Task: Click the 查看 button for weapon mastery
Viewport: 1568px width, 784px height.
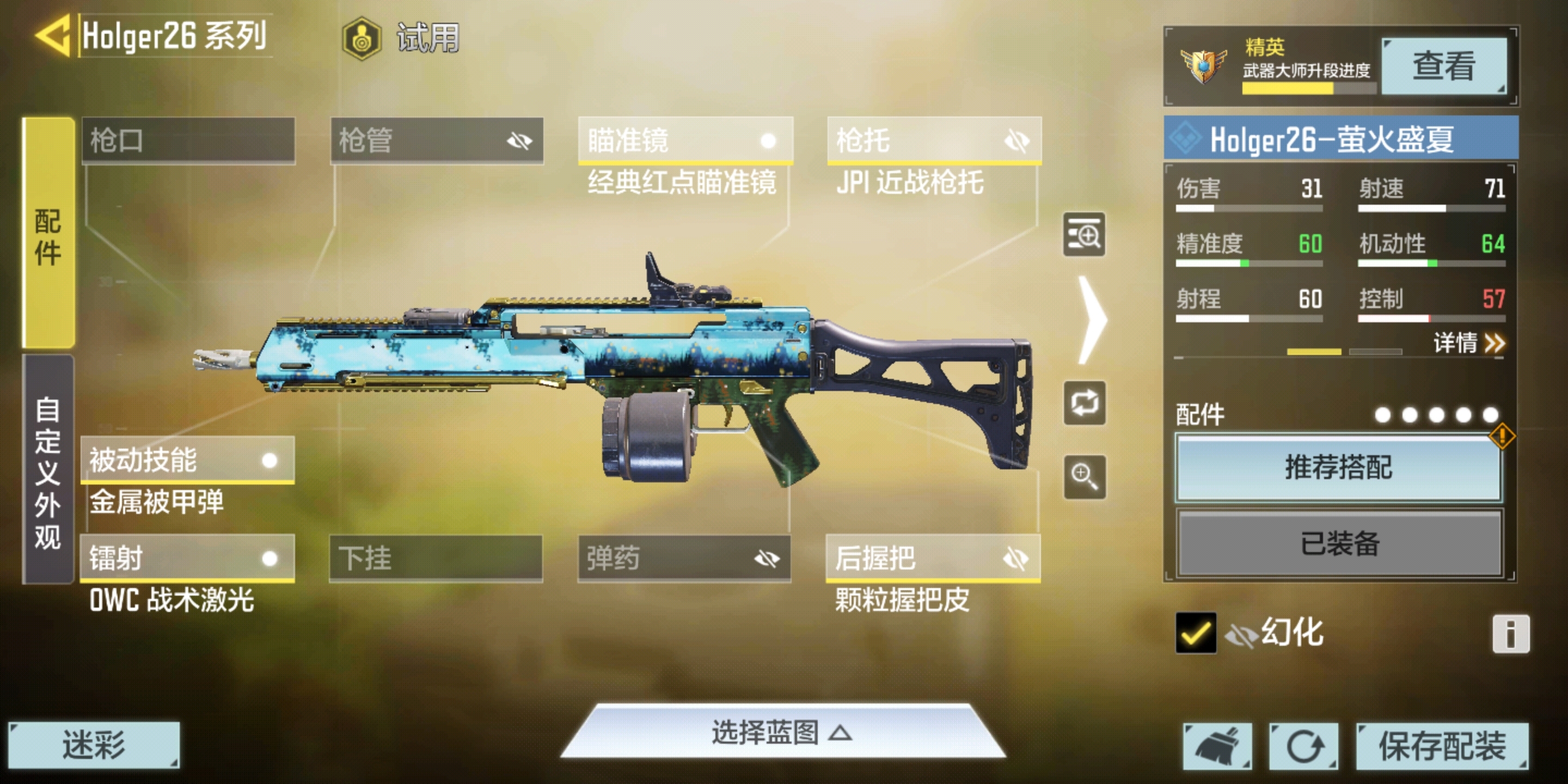Action: (1443, 66)
